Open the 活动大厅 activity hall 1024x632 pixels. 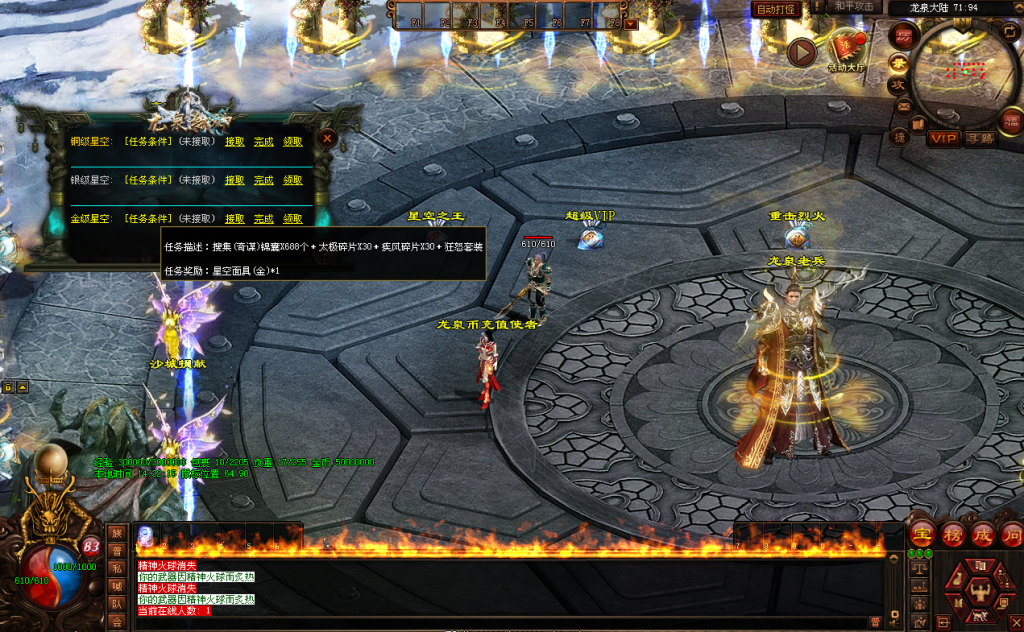tap(847, 51)
